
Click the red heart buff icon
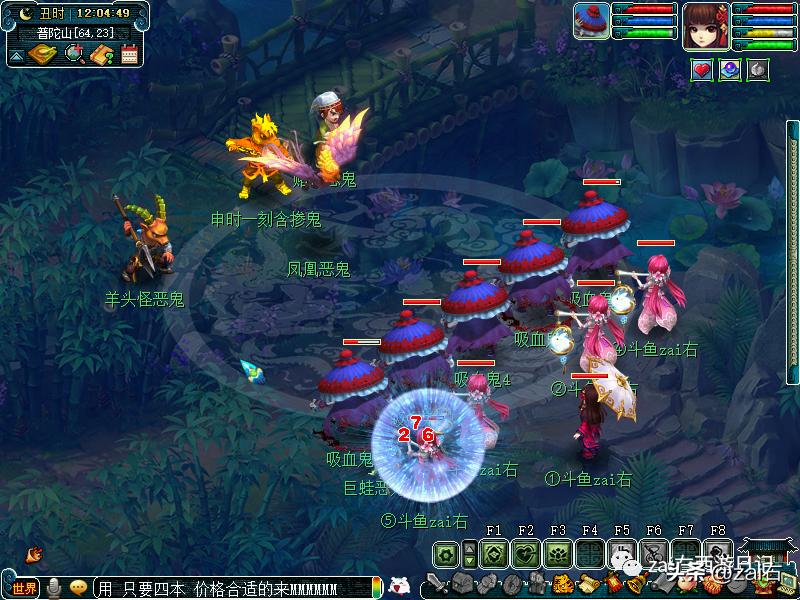(x=702, y=70)
